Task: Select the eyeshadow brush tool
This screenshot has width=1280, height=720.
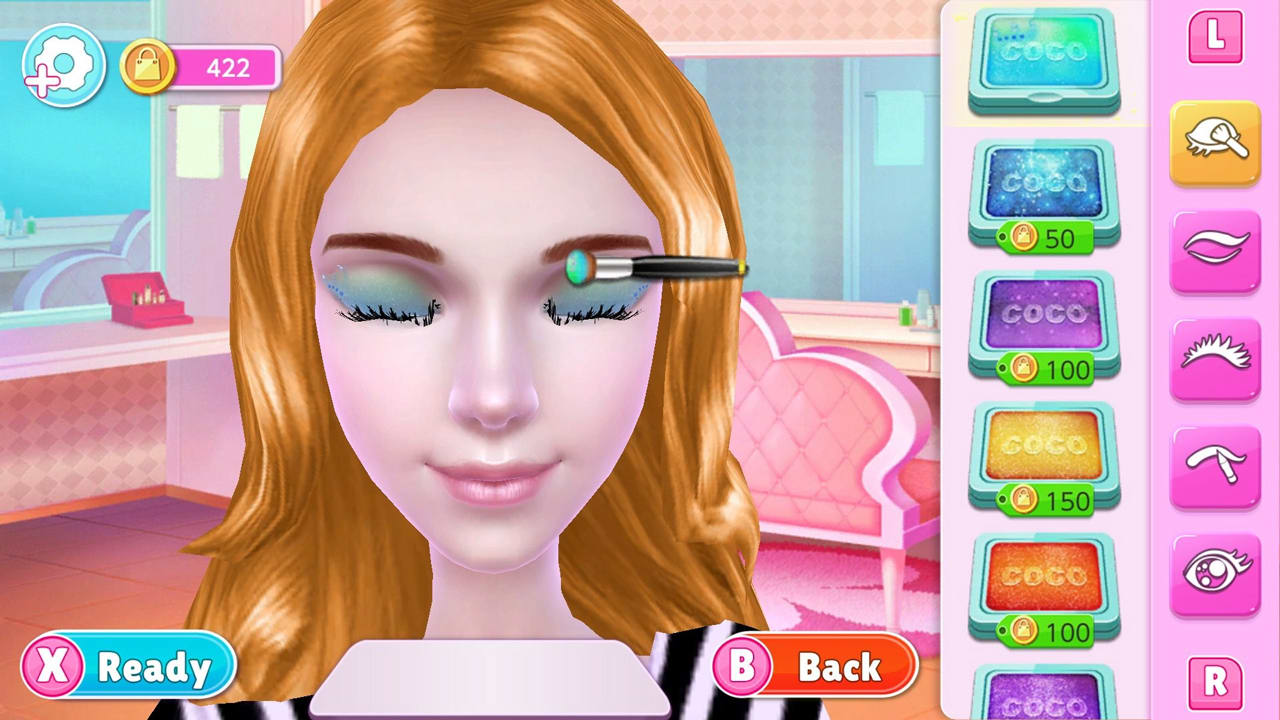Action: pyautogui.click(x=1215, y=141)
